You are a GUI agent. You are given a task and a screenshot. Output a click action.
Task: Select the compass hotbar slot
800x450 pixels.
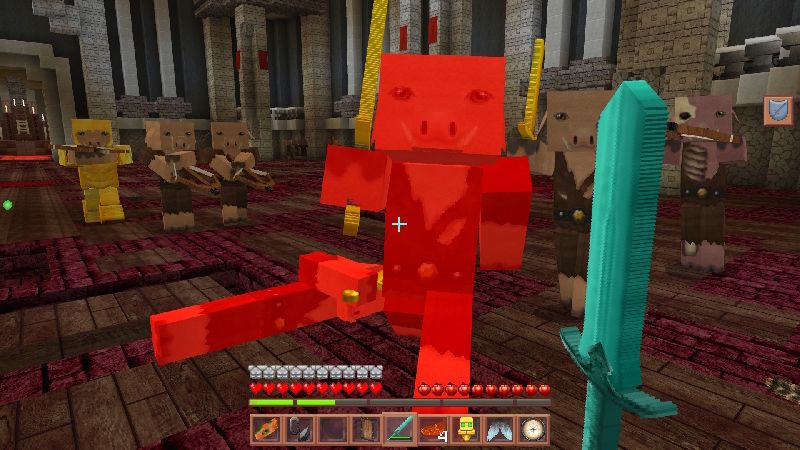coord(532,430)
